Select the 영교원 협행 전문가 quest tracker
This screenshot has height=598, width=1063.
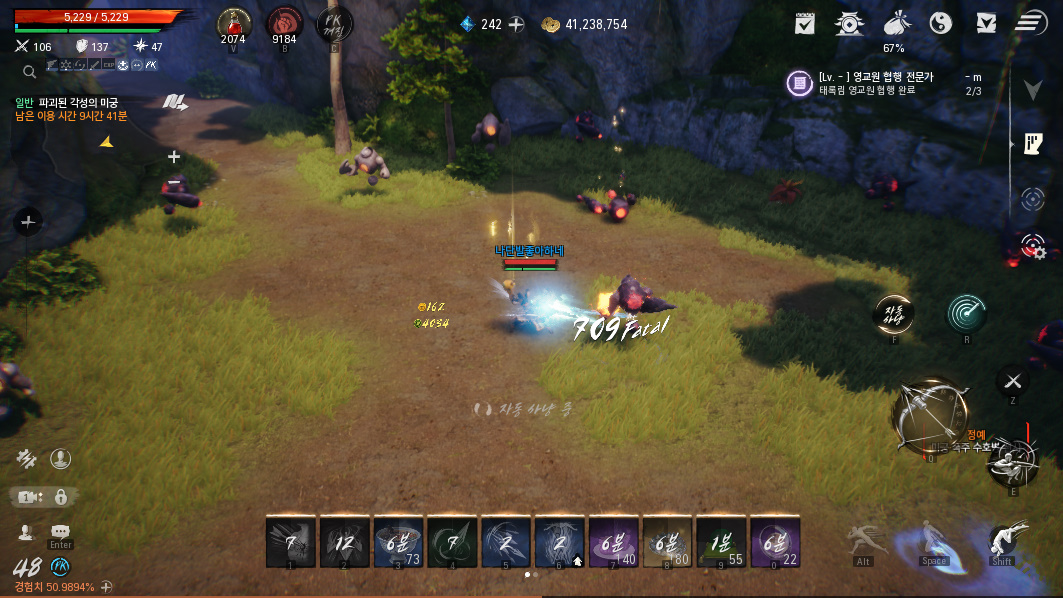pos(880,83)
